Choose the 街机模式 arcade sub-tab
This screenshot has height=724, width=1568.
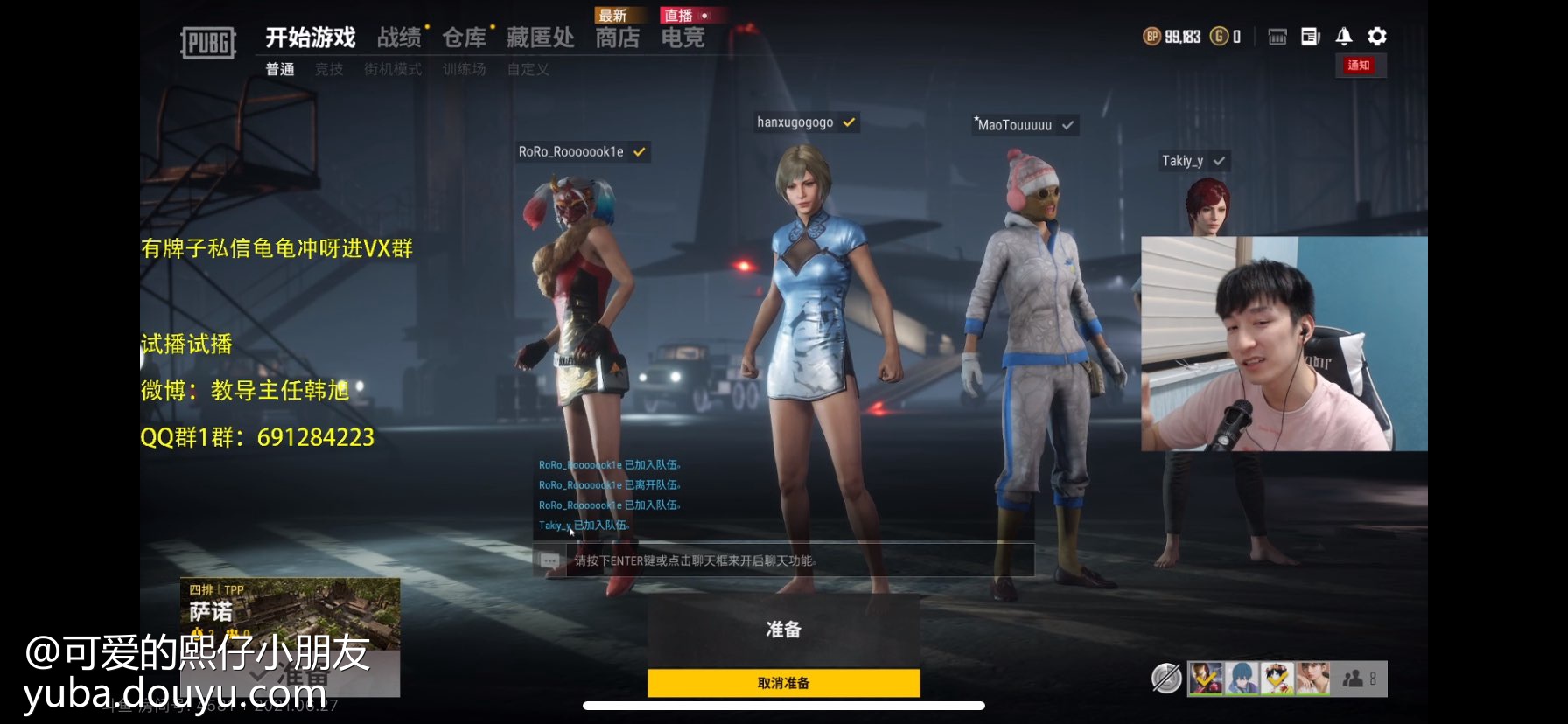click(x=393, y=69)
